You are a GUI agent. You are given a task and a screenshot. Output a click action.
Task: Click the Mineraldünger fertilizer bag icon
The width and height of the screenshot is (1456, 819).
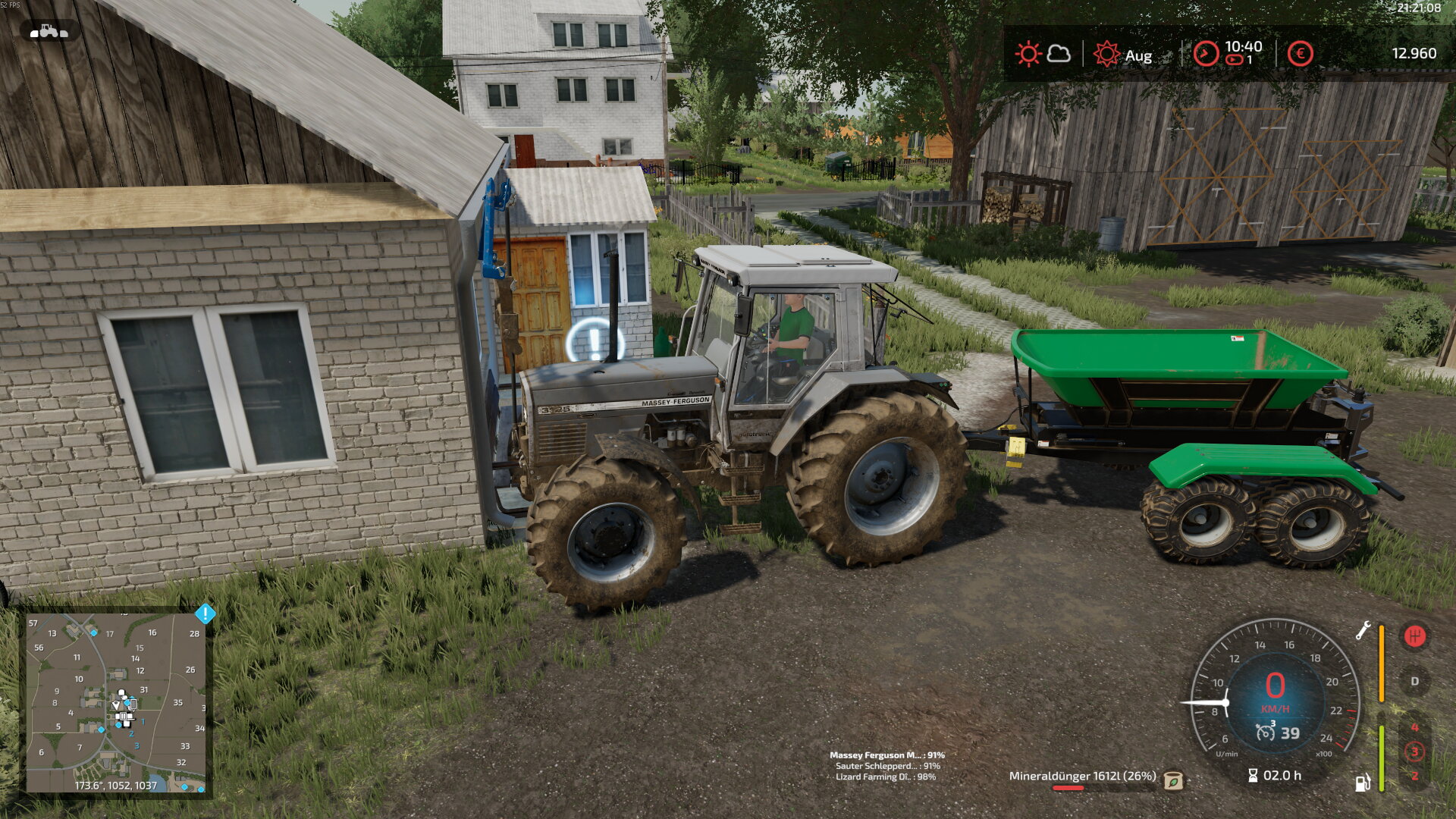pyautogui.click(x=1173, y=780)
